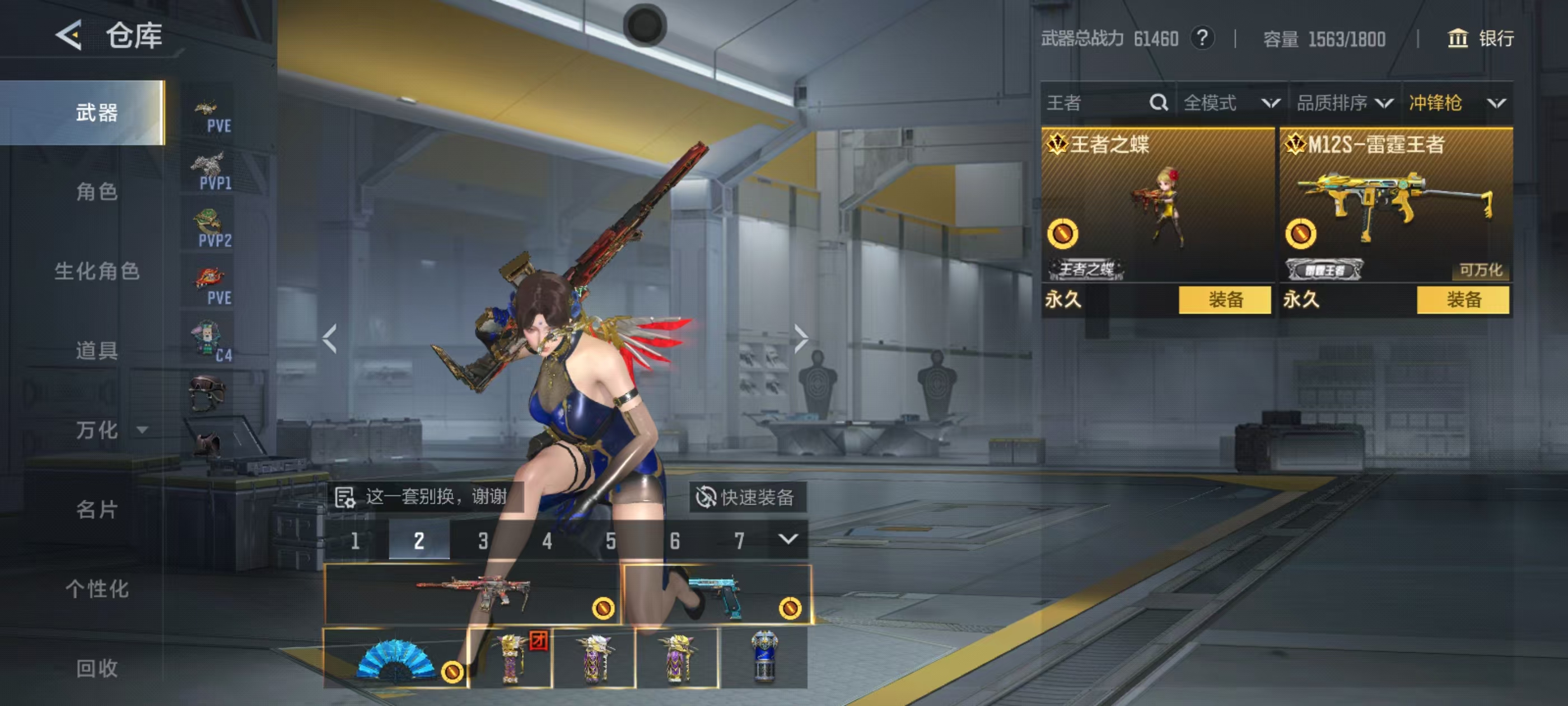The width and height of the screenshot is (1568, 706).
Task: Activate 快速装备 quick equip
Action: coord(747,497)
